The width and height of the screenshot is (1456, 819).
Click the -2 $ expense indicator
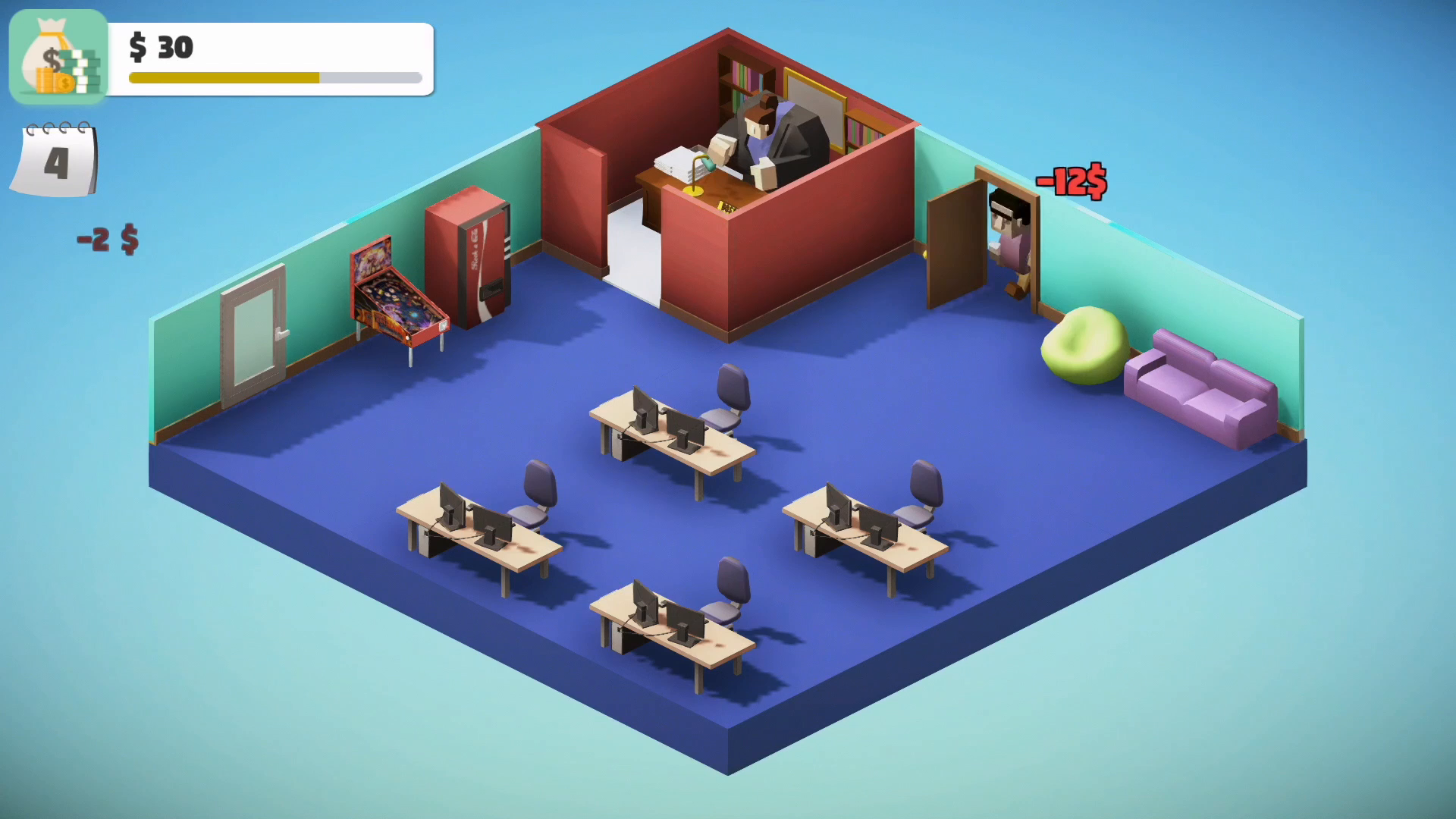point(108,237)
